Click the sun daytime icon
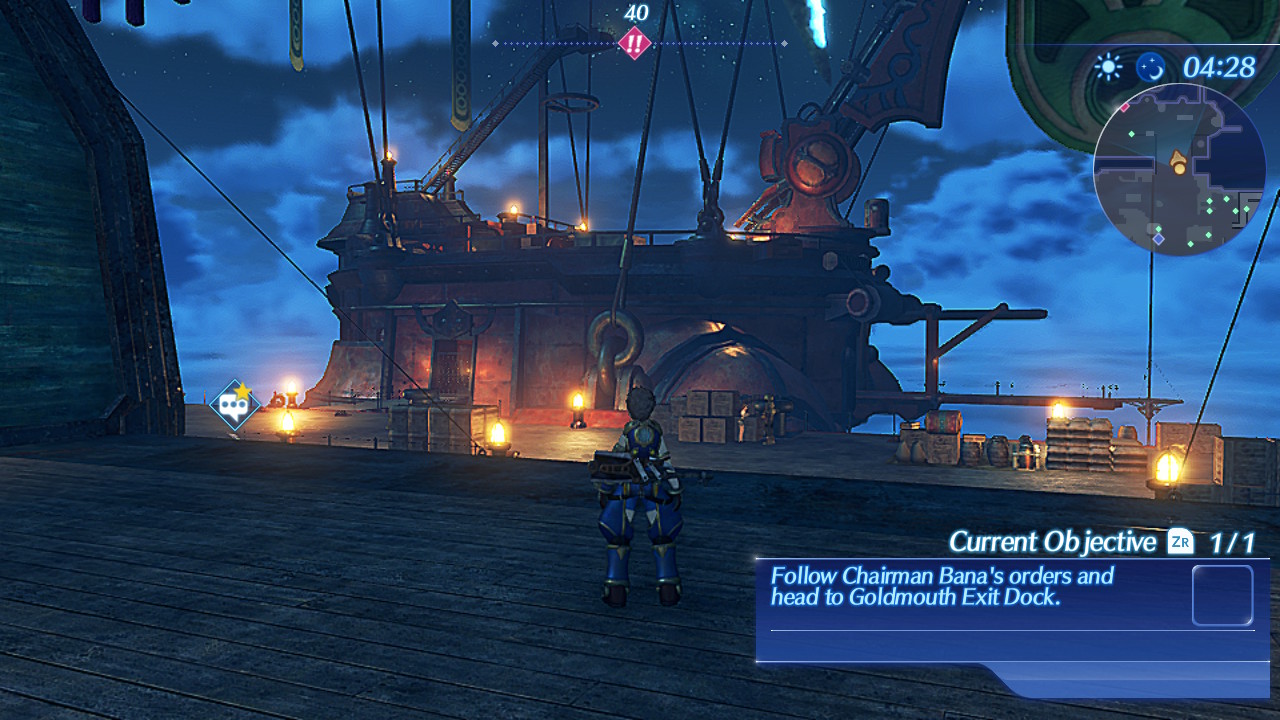Screen dimensions: 1280x720 pos(1108,67)
